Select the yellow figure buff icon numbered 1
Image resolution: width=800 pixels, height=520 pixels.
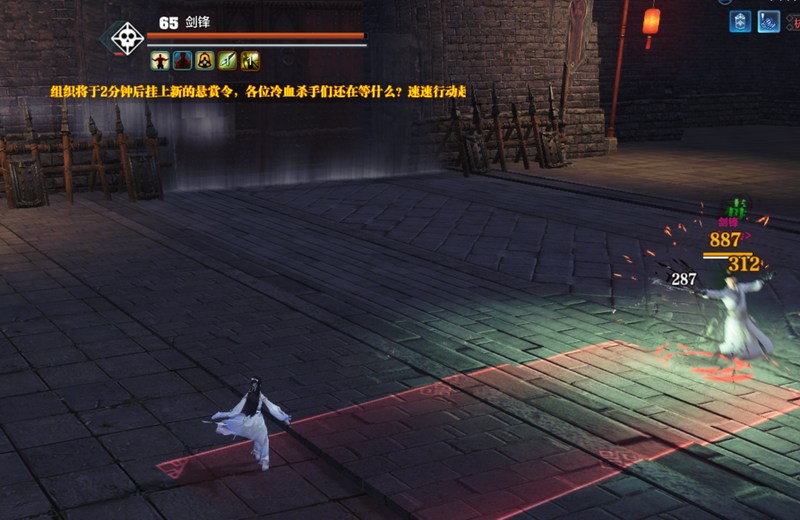250,61
